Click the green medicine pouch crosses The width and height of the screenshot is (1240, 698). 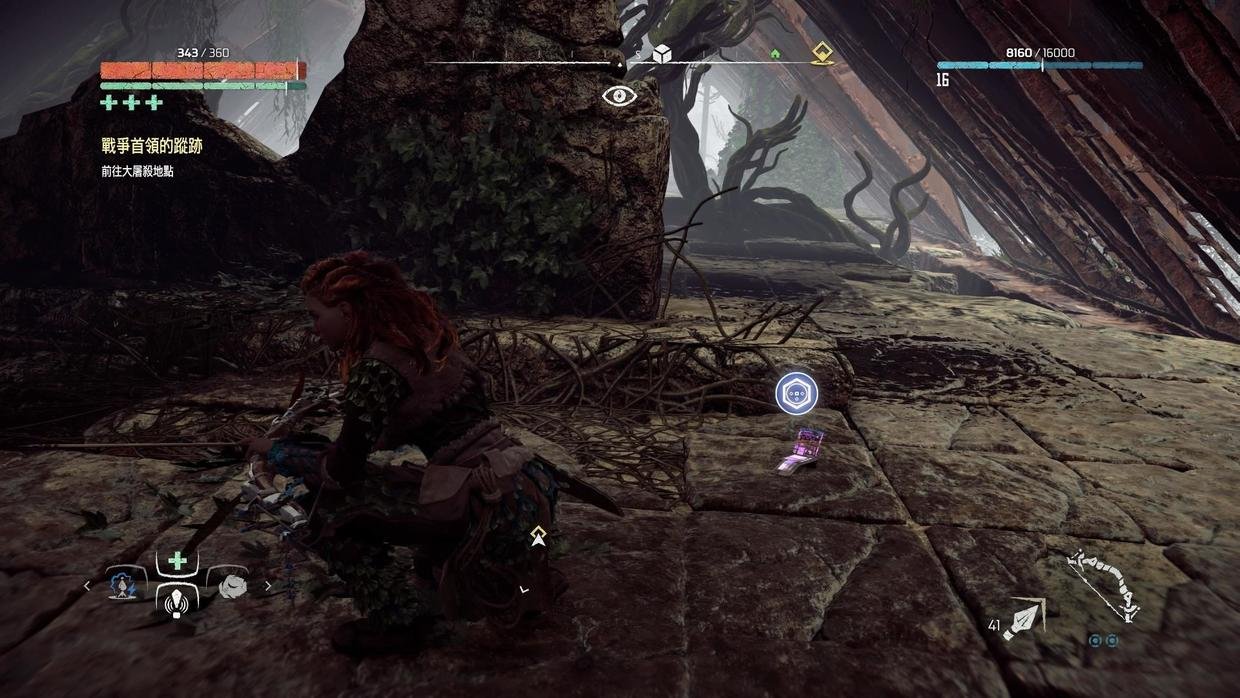pos(131,103)
